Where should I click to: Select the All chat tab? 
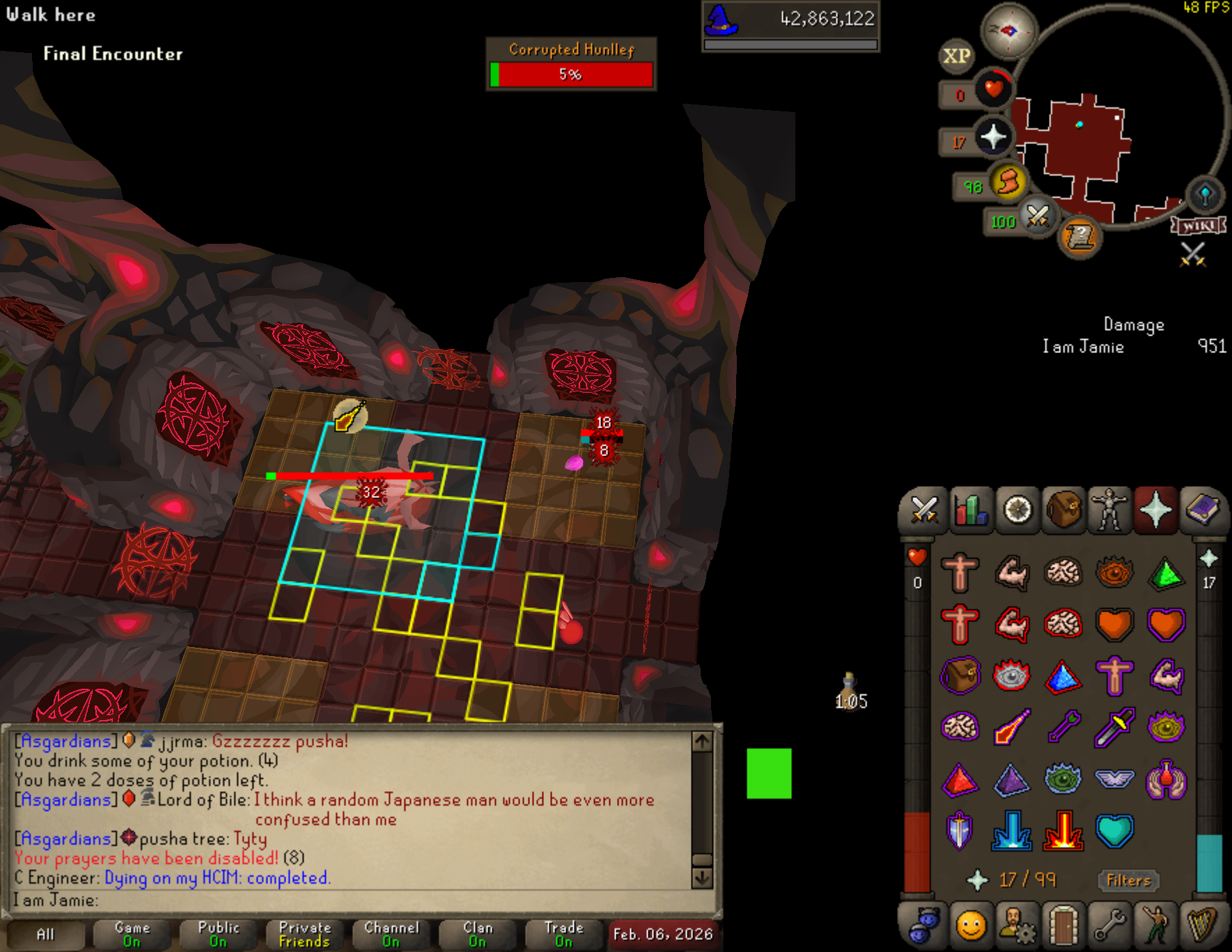[x=45, y=935]
